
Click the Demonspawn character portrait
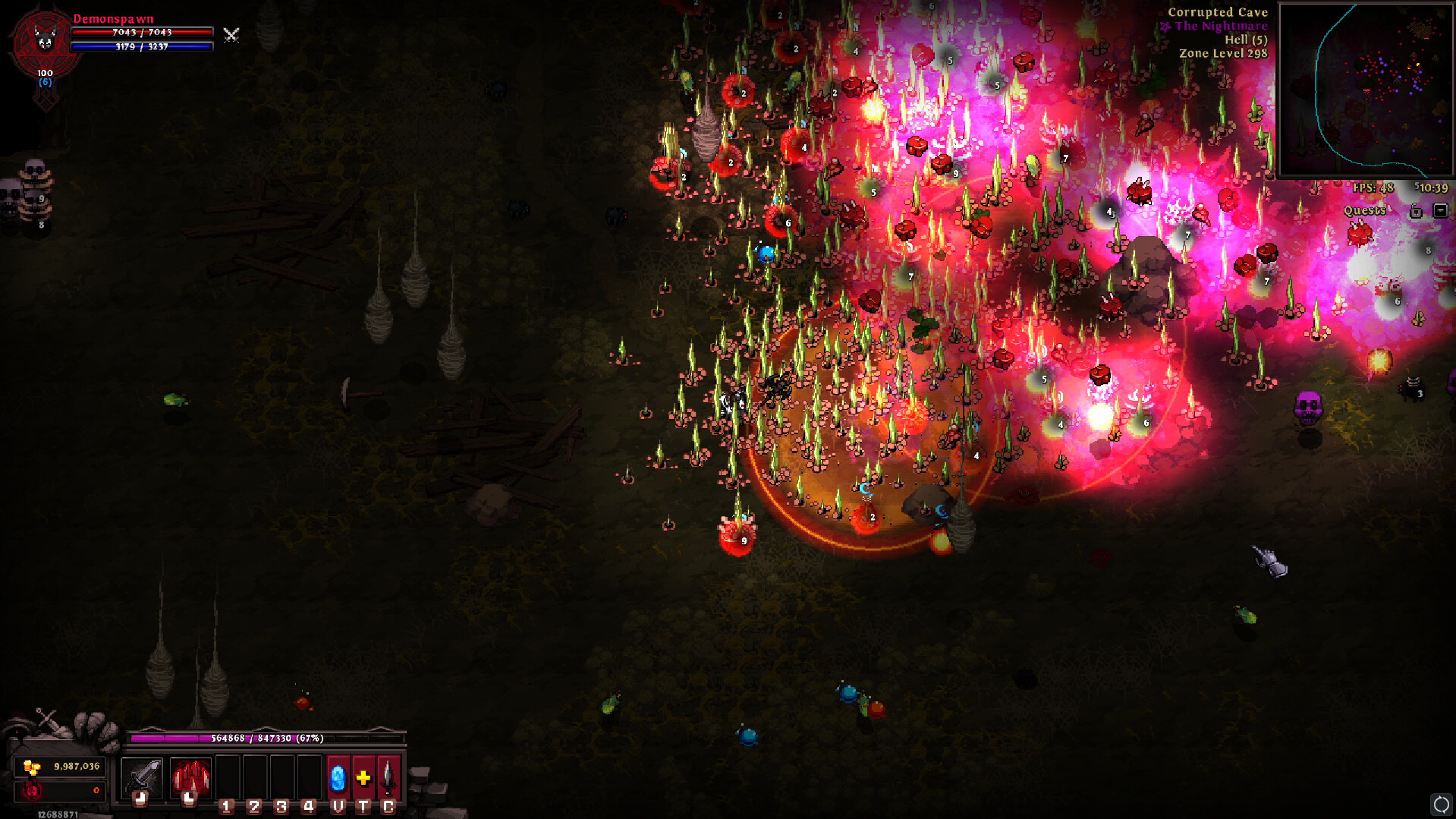coord(45,43)
